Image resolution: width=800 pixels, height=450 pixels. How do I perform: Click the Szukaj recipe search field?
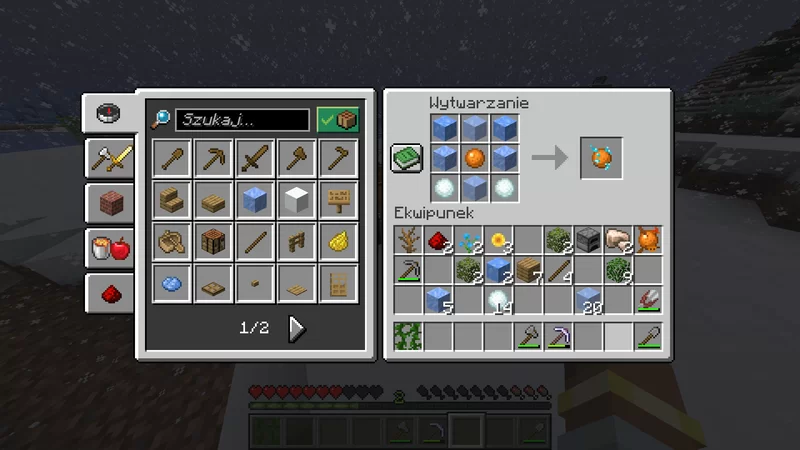coord(242,120)
